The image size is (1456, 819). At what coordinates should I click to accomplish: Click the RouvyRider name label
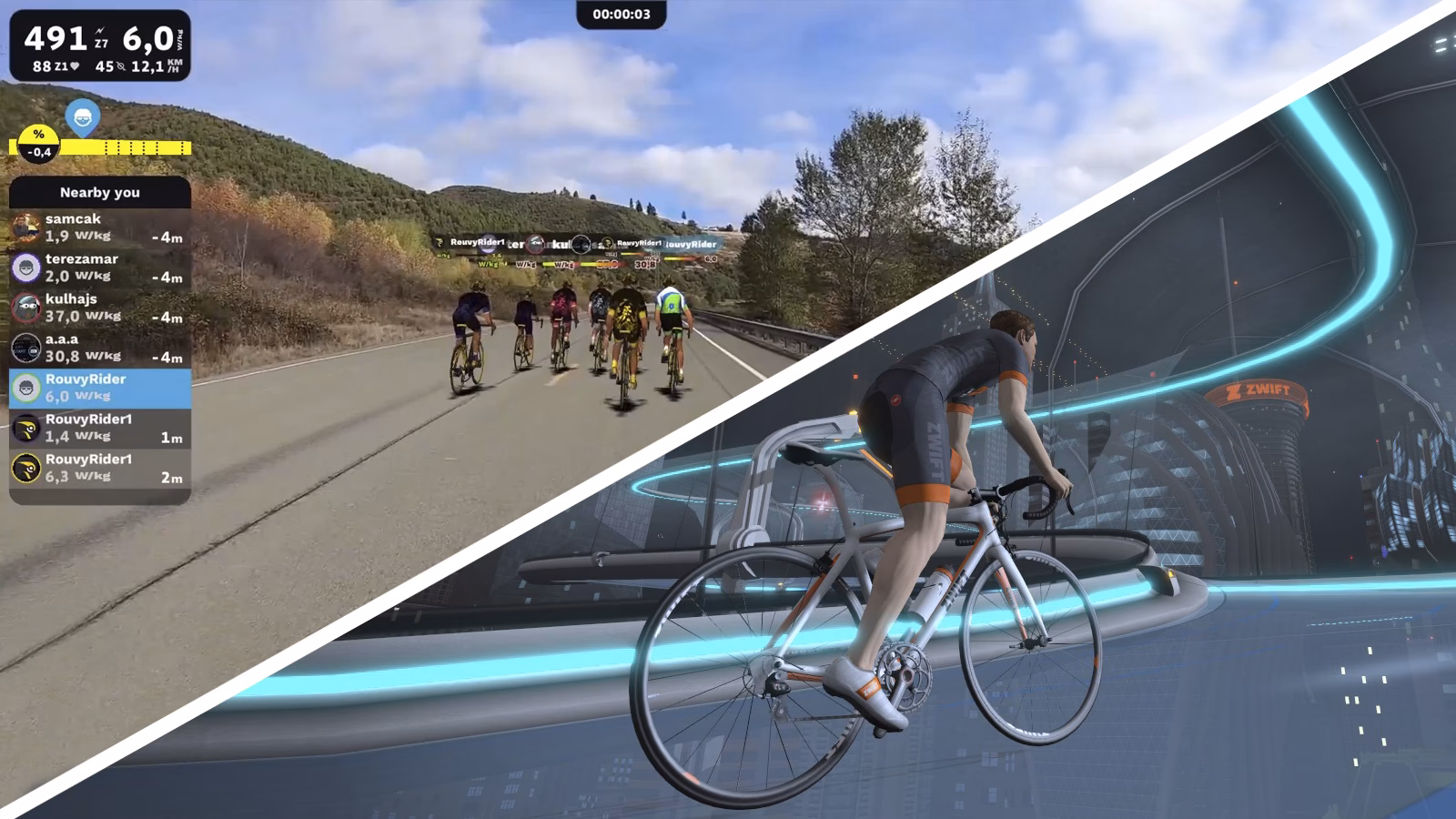point(87,379)
